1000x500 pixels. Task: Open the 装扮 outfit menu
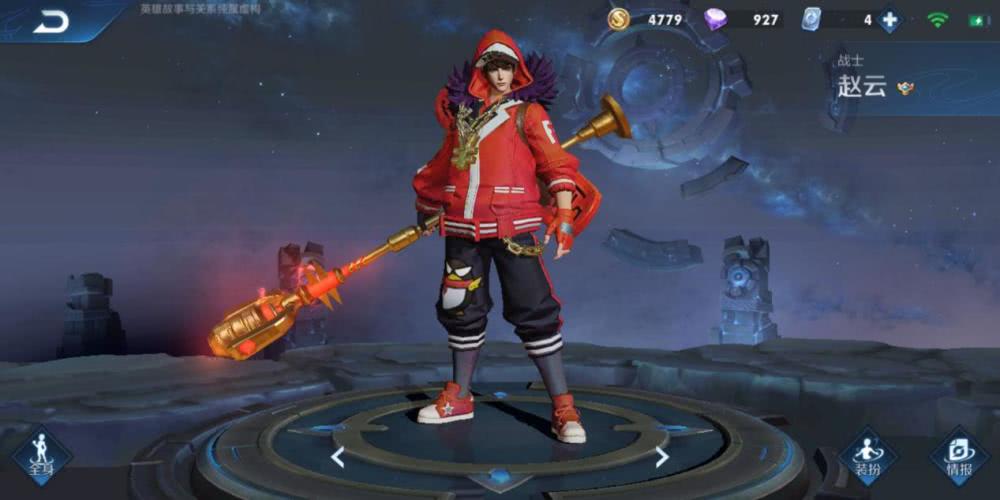[866, 455]
